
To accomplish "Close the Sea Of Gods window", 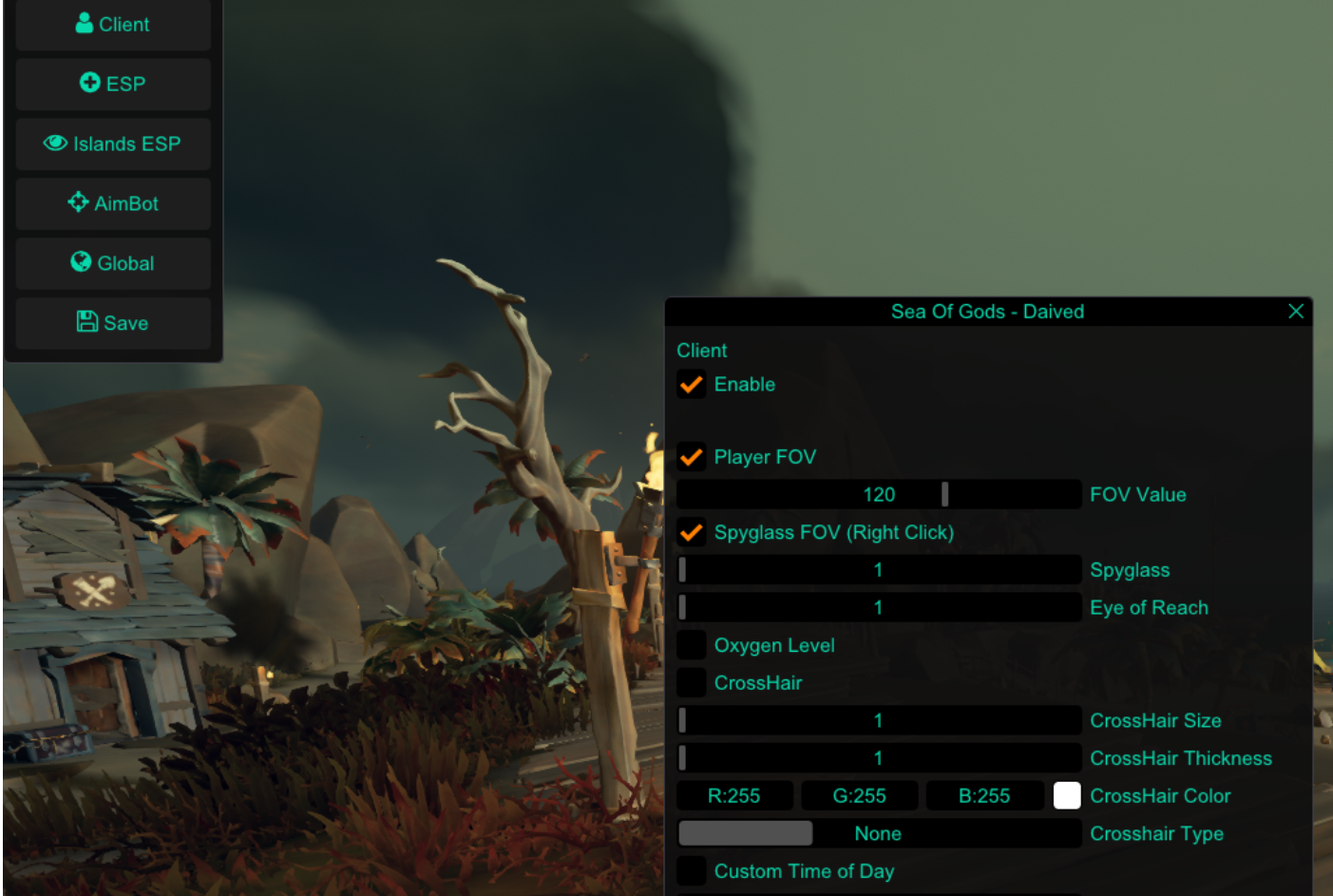I will pos(1295,312).
